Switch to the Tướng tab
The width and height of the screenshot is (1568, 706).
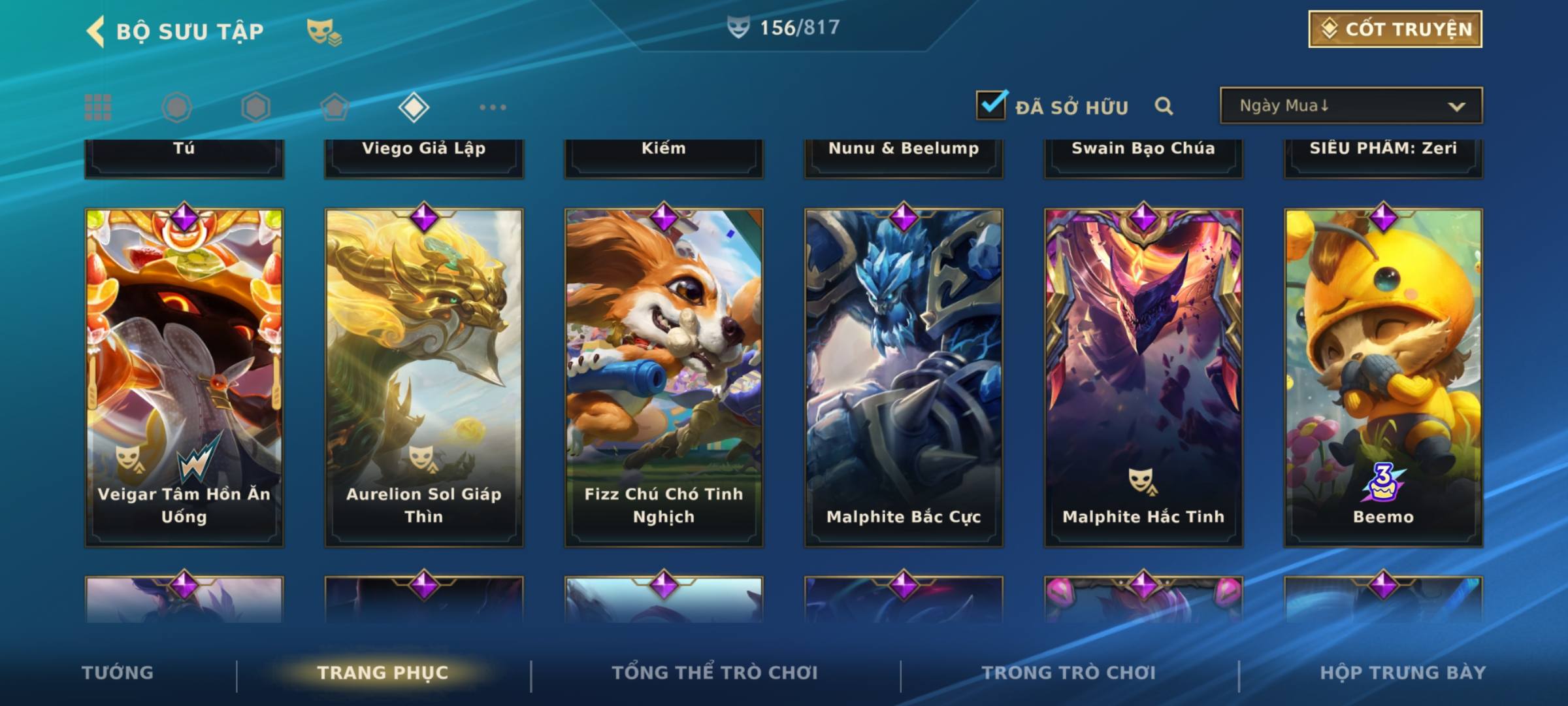click(118, 673)
